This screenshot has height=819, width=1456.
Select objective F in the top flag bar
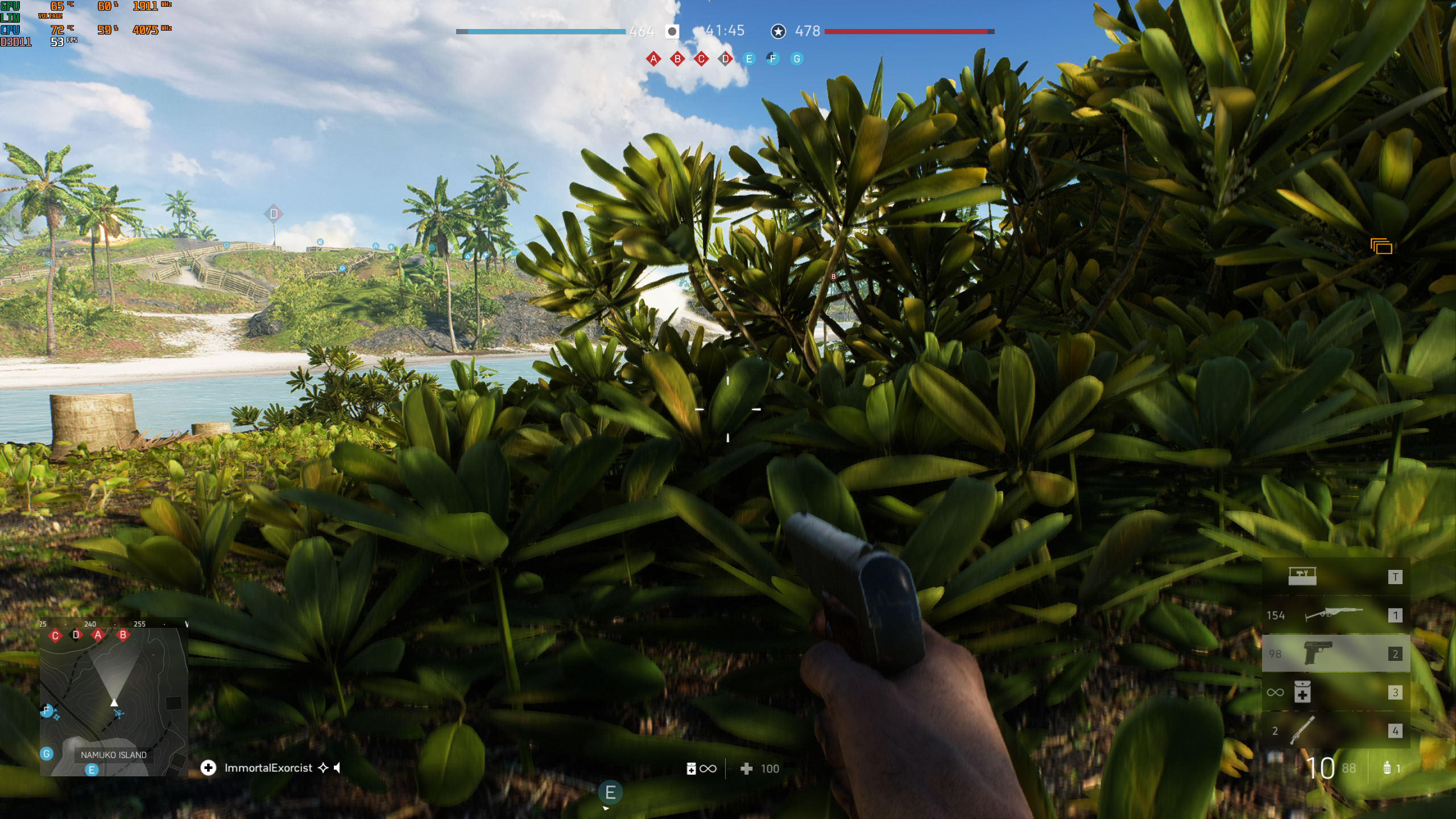coord(772,59)
